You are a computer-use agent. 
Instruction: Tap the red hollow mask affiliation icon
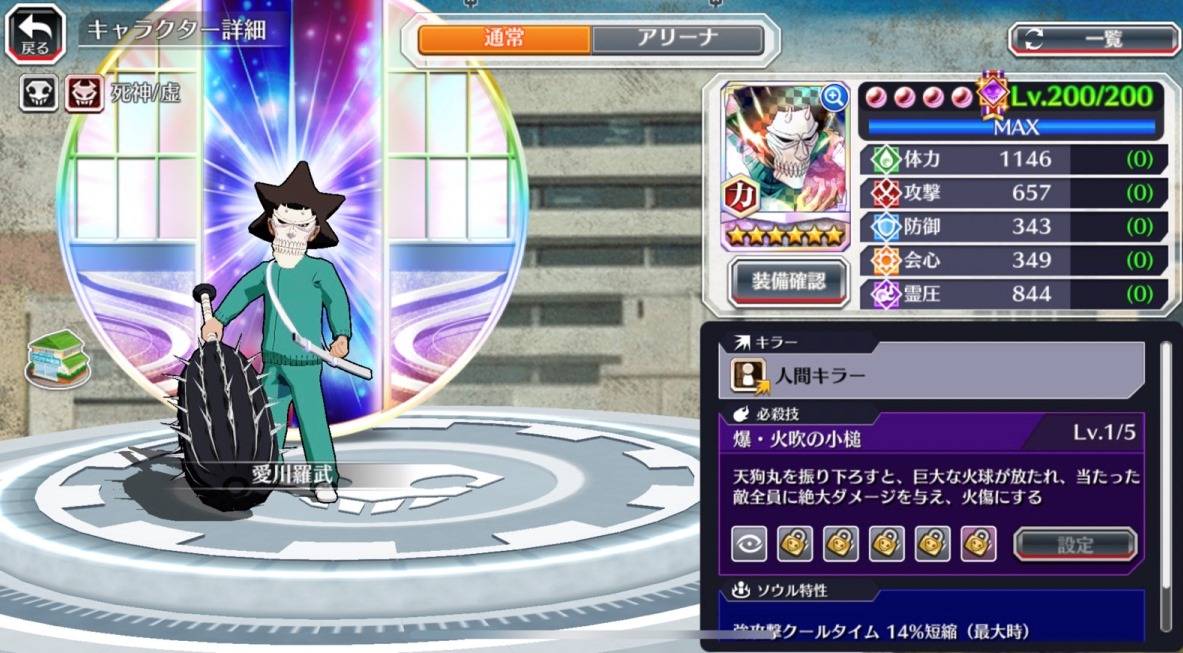(84, 94)
